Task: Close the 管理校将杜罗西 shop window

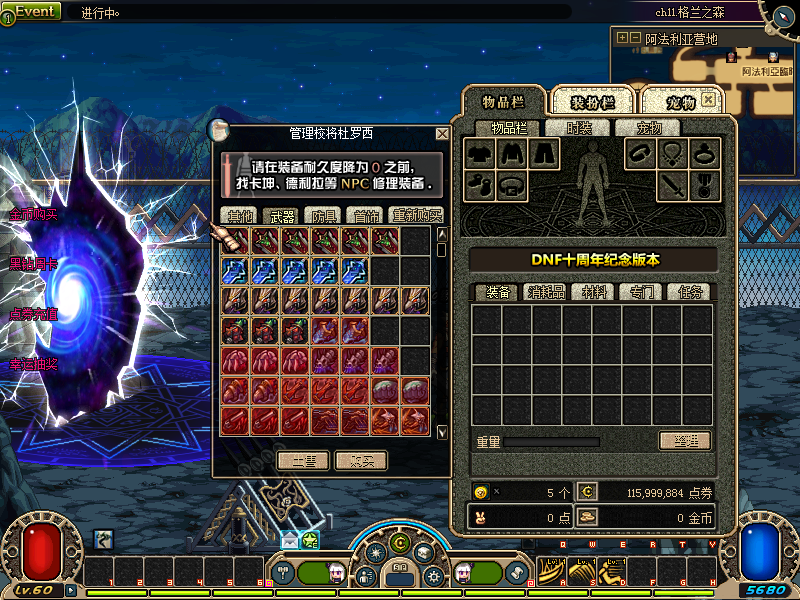Action: (x=442, y=133)
